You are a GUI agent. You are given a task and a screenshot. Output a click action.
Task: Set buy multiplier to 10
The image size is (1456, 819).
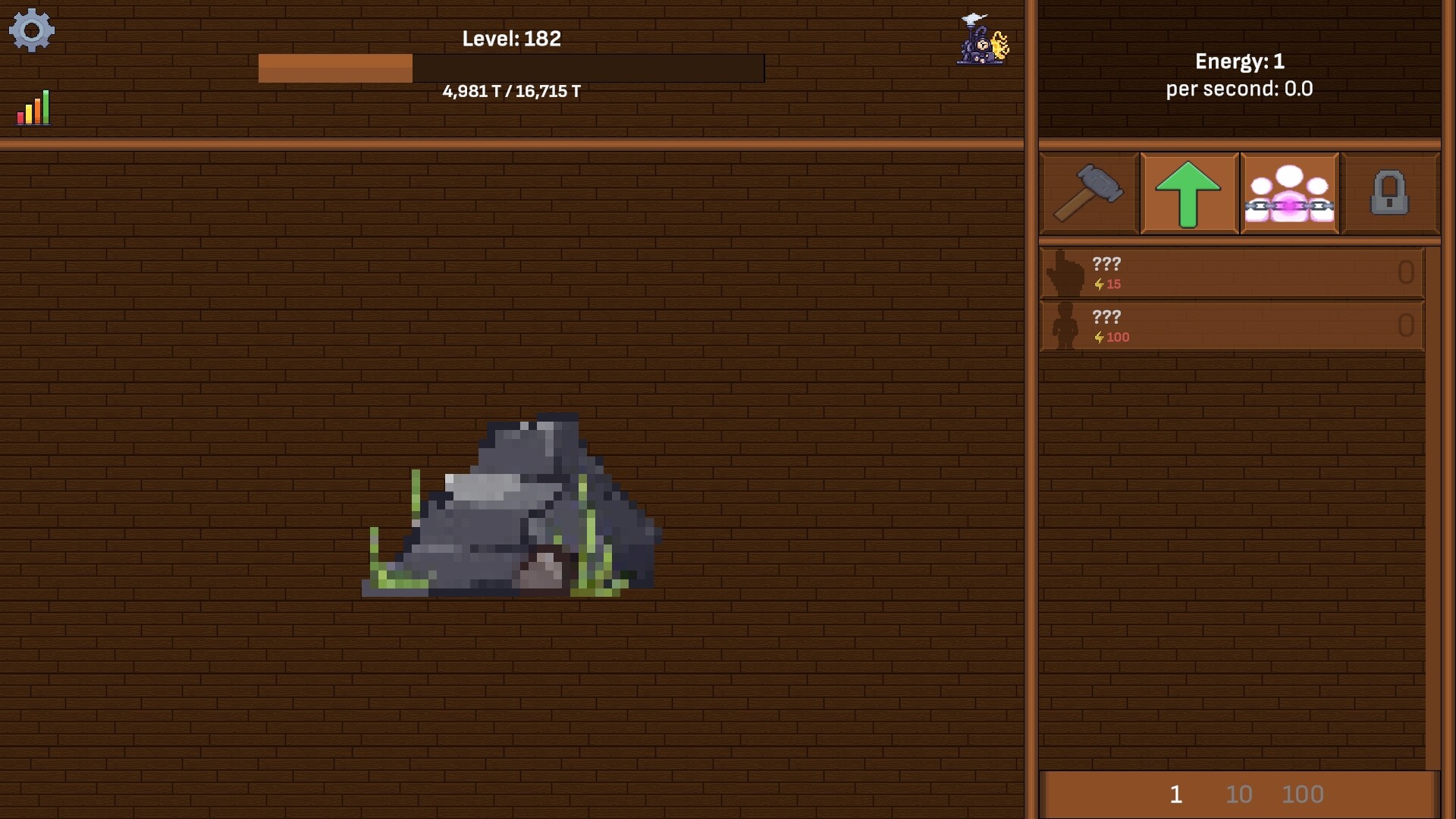pyautogui.click(x=1239, y=795)
